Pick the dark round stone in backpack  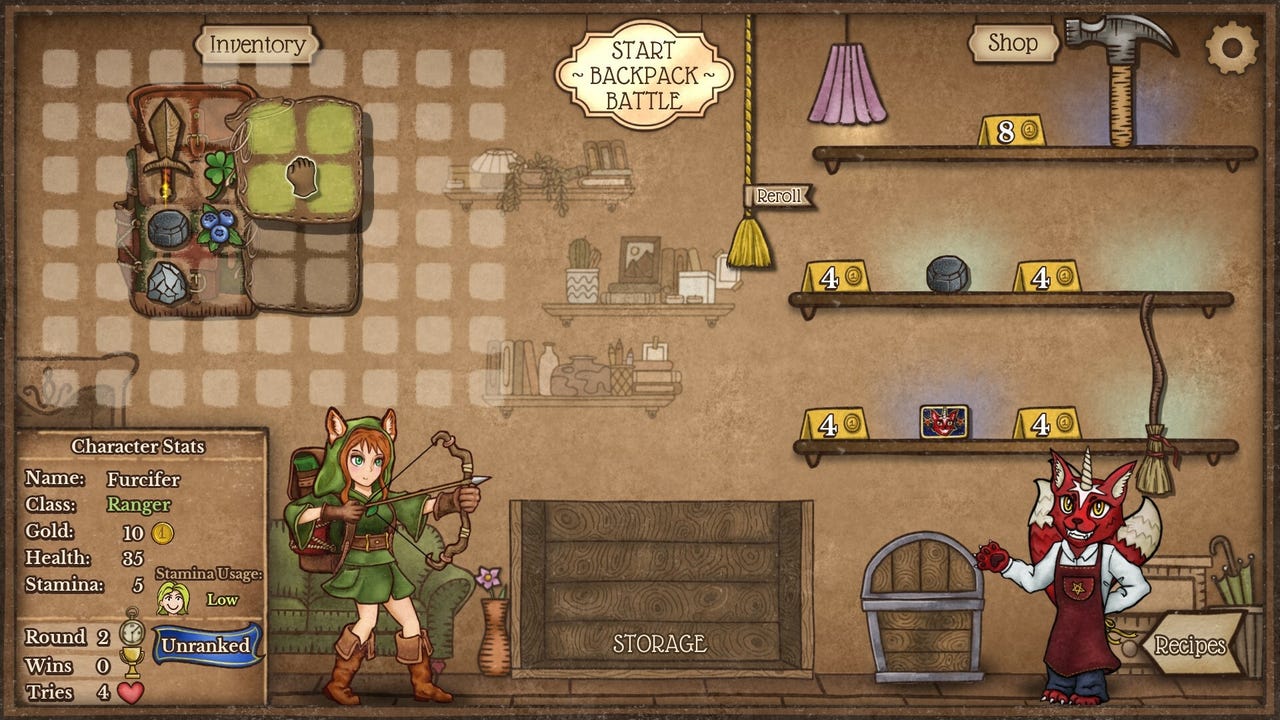pos(168,230)
